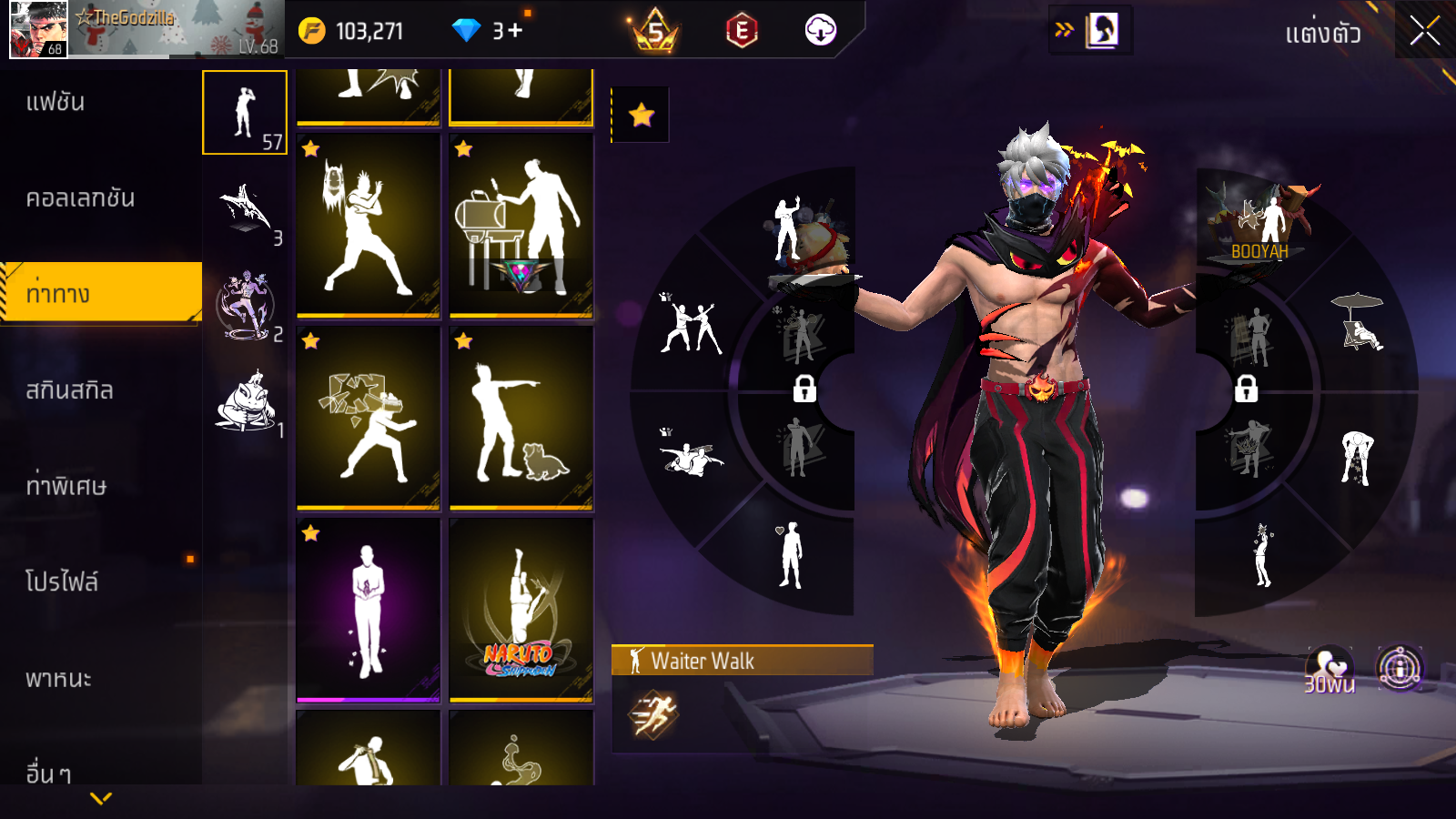Switch to the แฟชัน tab

pos(56,102)
